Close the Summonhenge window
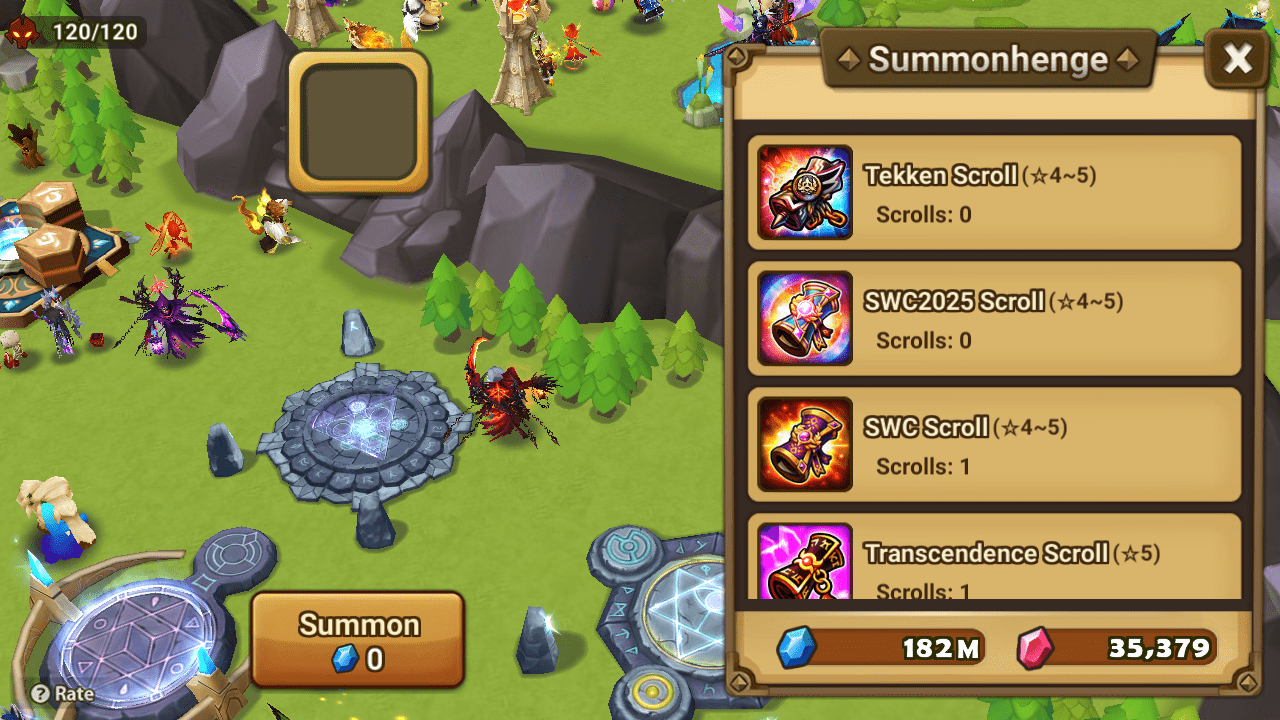The height and width of the screenshot is (720, 1280). pyautogui.click(x=1237, y=58)
